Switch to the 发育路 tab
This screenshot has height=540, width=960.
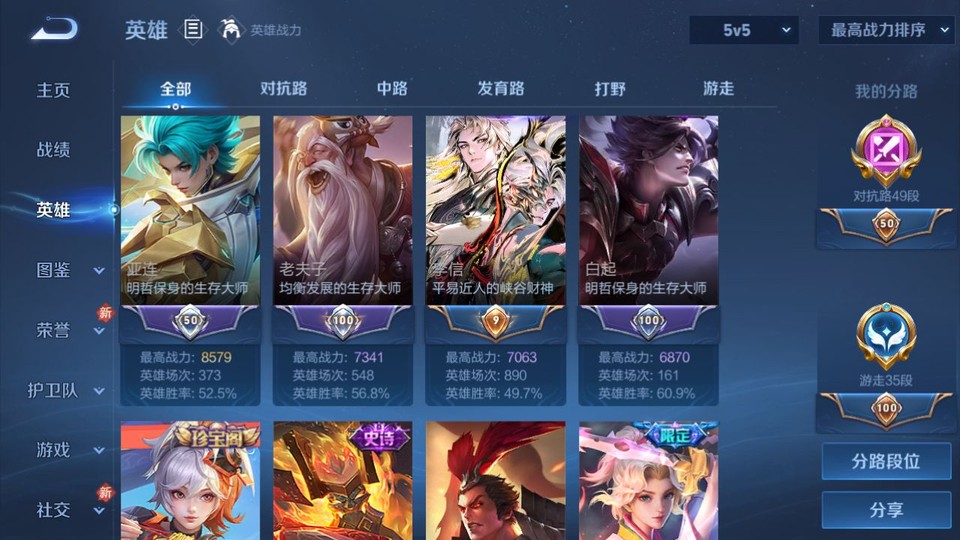[x=501, y=88]
